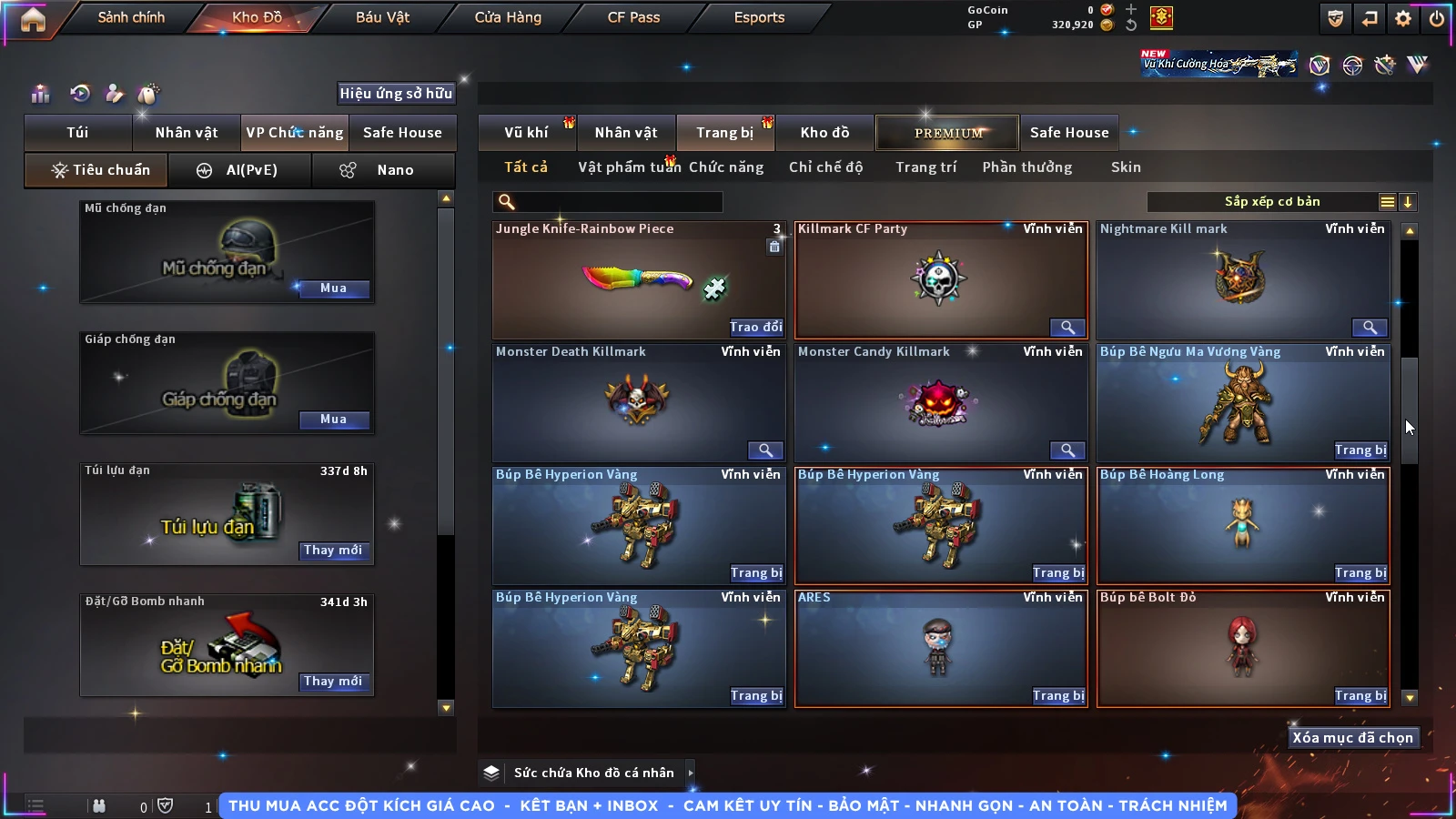Open the Esports menu
Screen dimensions: 1456x819
[759, 17]
